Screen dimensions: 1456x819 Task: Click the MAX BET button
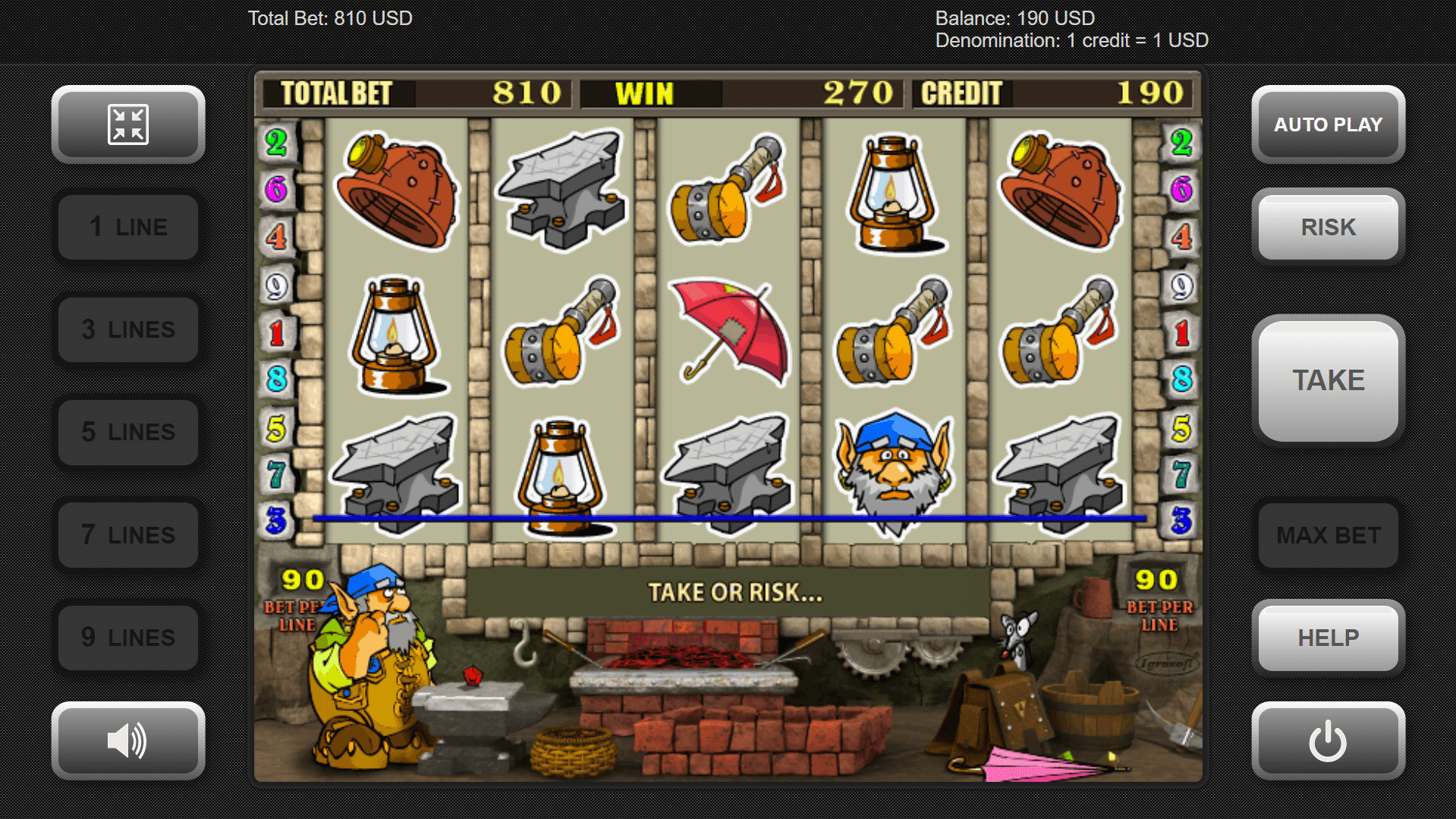[x=1328, y=535]
